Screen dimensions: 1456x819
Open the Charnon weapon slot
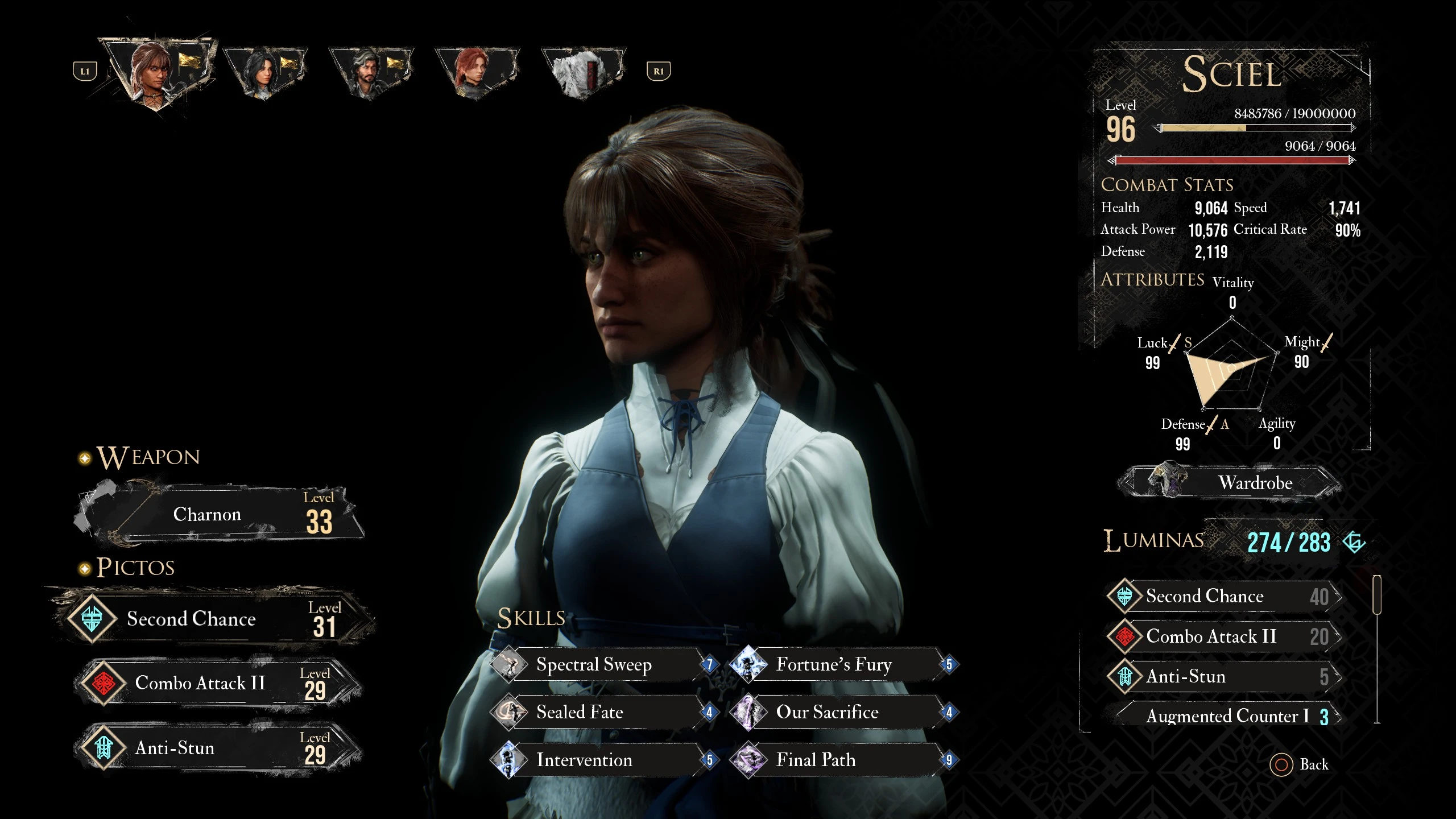[219, 514]
